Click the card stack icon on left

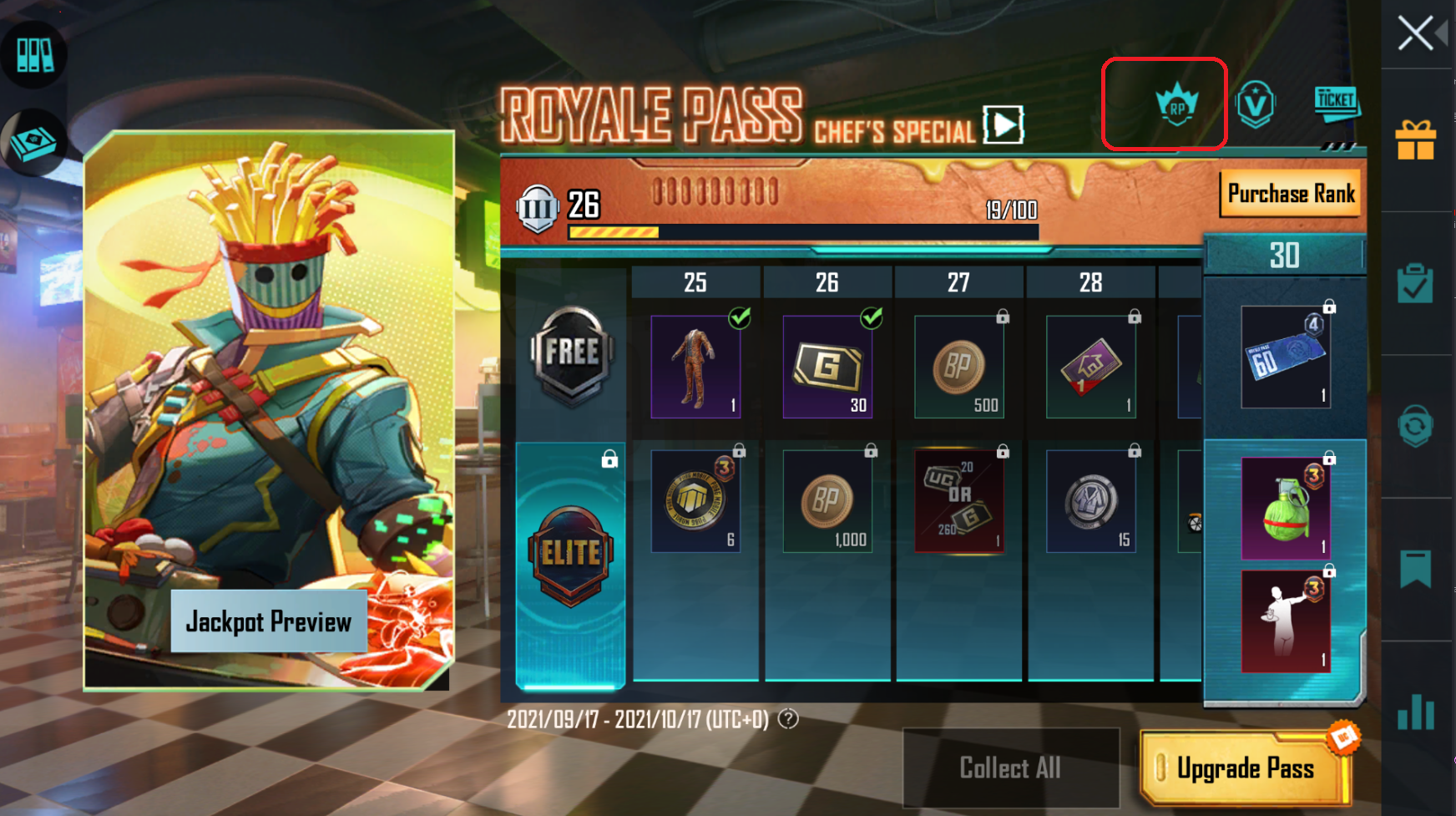pyautogui.click(x=33, y=140)
